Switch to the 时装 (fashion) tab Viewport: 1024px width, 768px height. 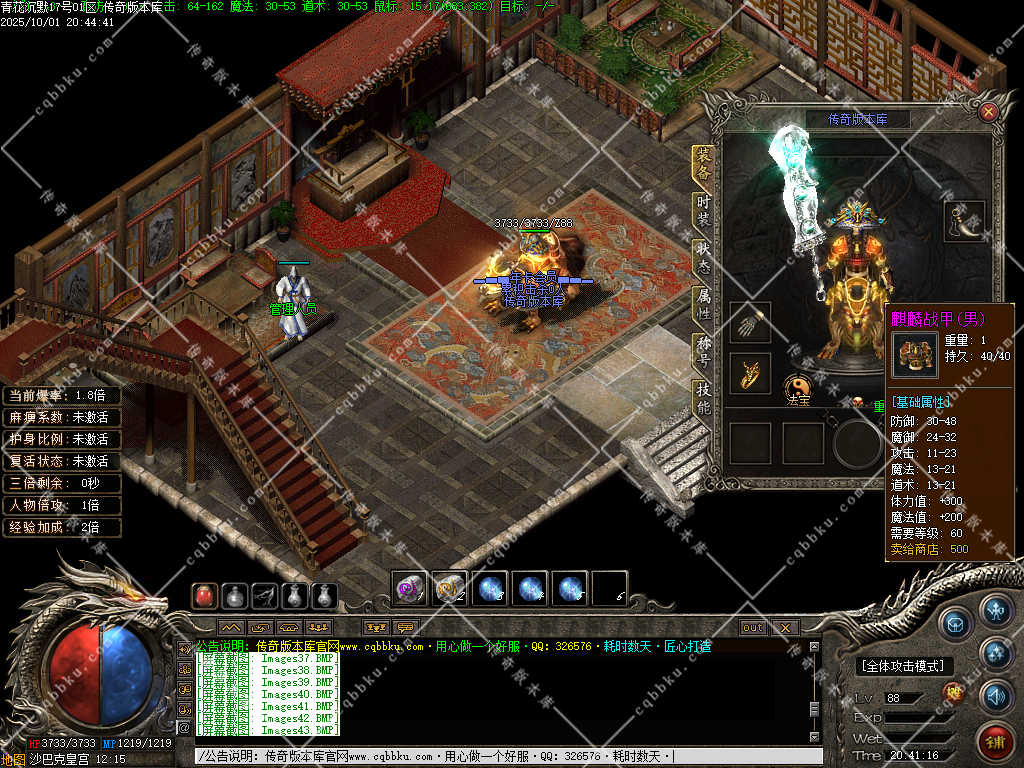704,210
